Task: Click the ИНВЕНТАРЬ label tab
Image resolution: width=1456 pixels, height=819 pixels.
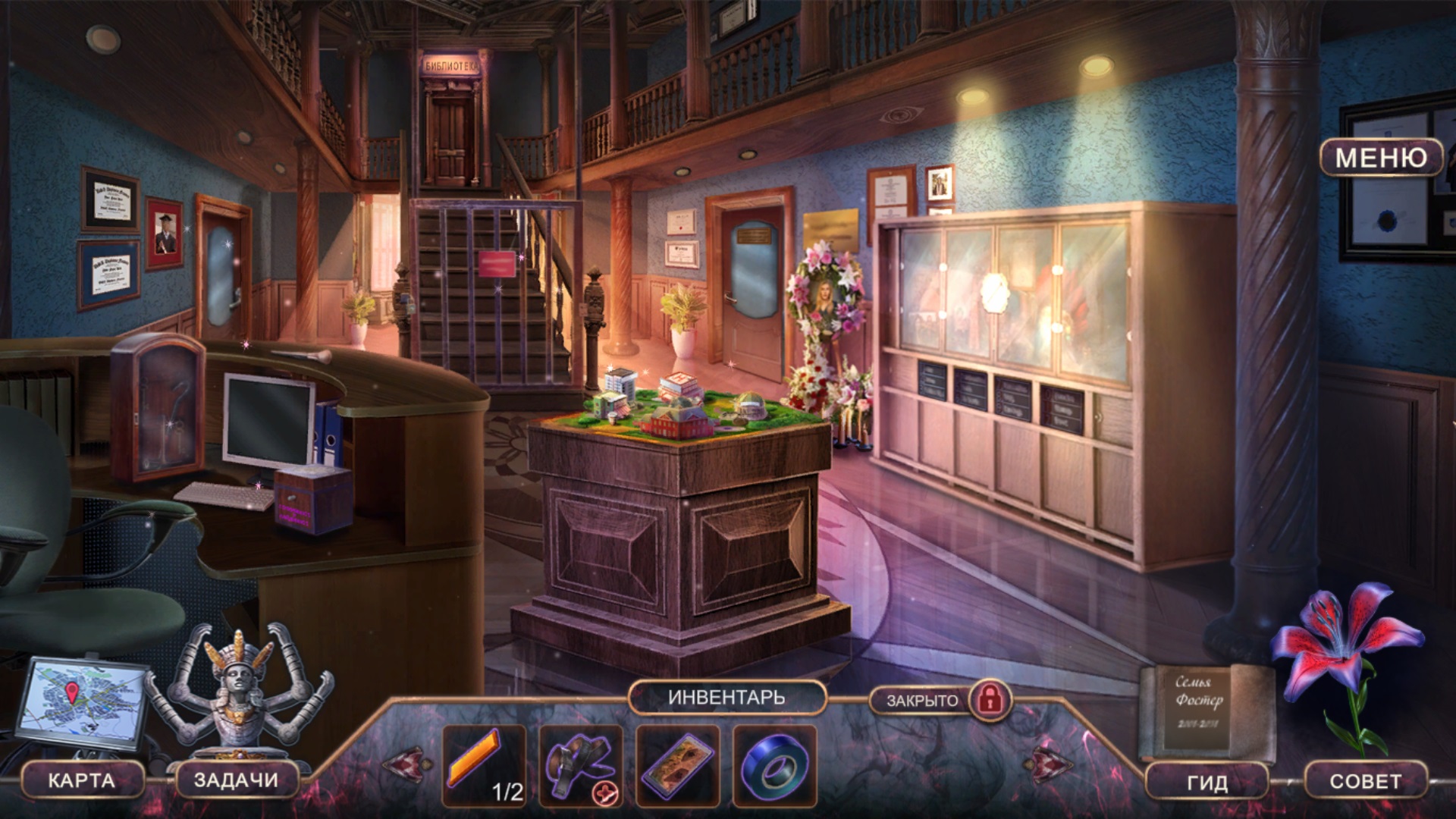Action: pos(726,698)
